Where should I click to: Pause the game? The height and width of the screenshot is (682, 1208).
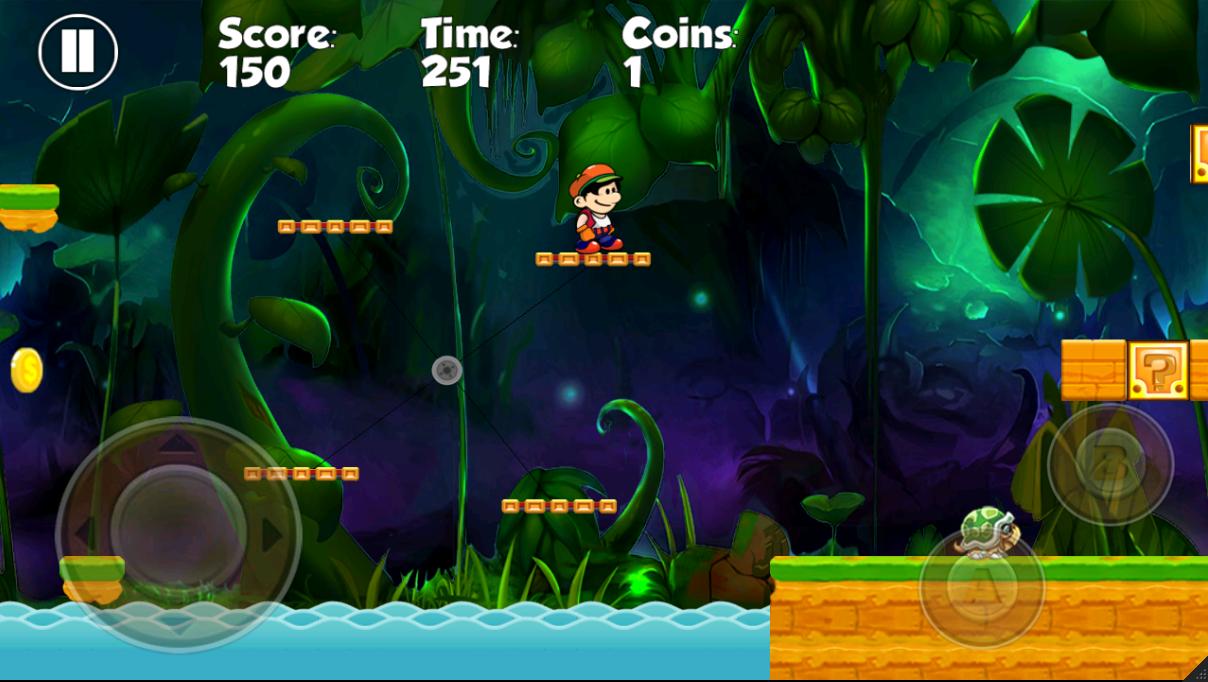[x=78, y=51]
